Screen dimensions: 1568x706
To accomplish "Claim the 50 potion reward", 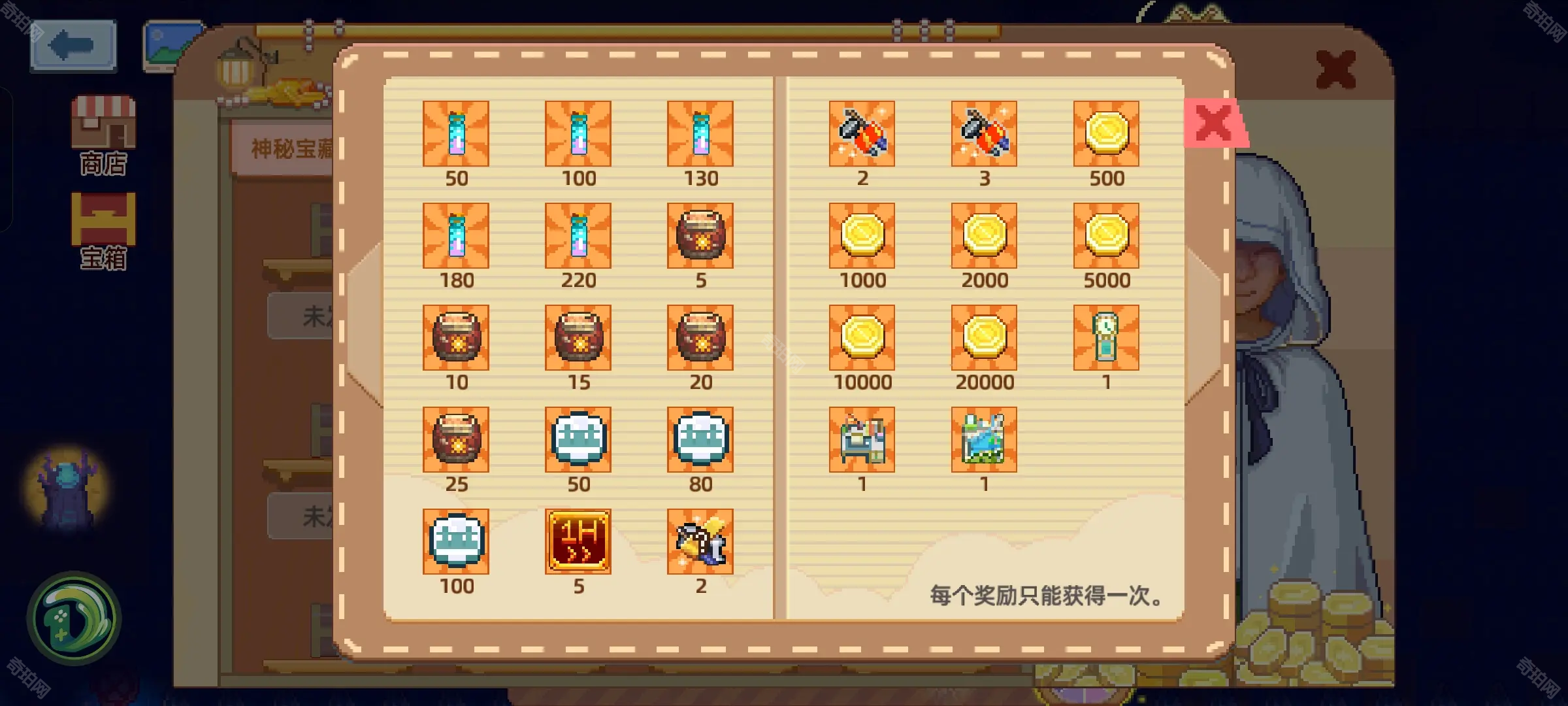I will pyautogui.click(x=456, y=135).
